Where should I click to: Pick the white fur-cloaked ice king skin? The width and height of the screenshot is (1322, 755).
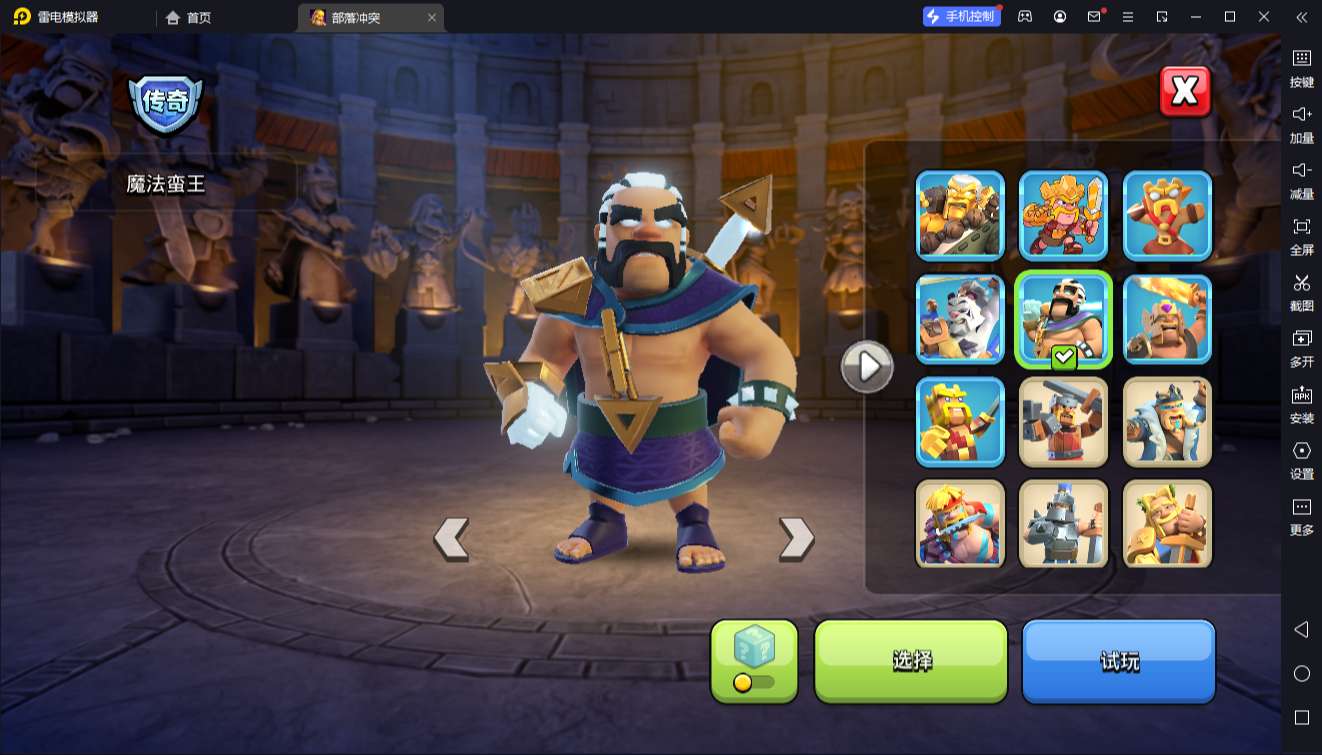pyautogui.click(x=1167, y=422)
